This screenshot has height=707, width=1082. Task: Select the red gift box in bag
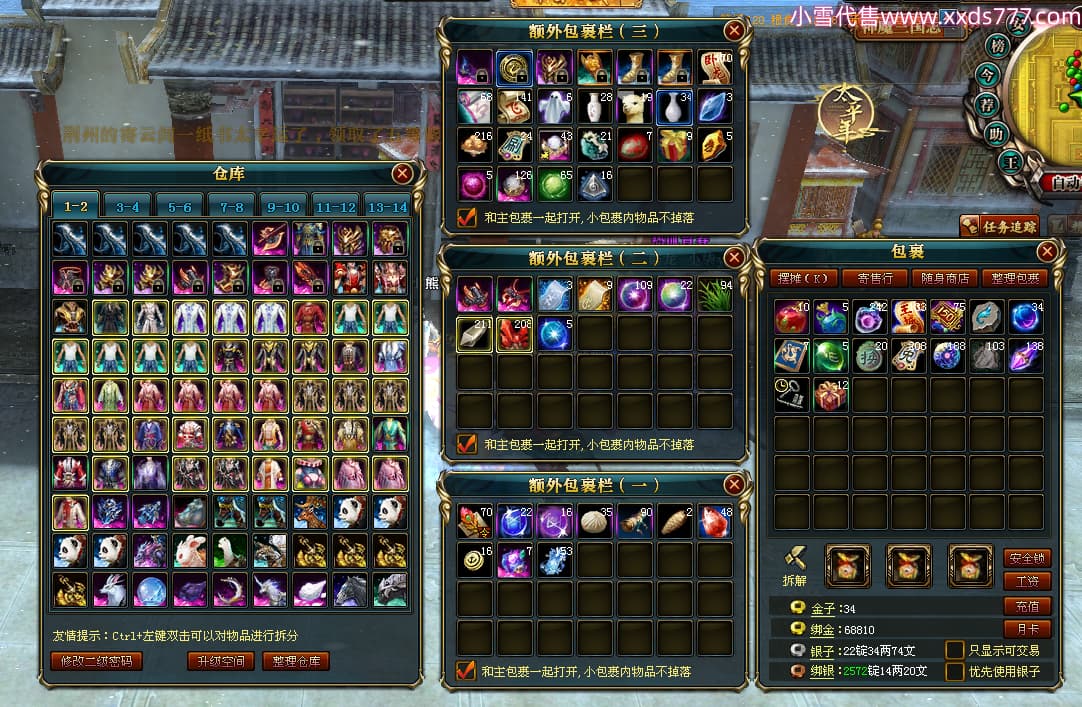830,395
